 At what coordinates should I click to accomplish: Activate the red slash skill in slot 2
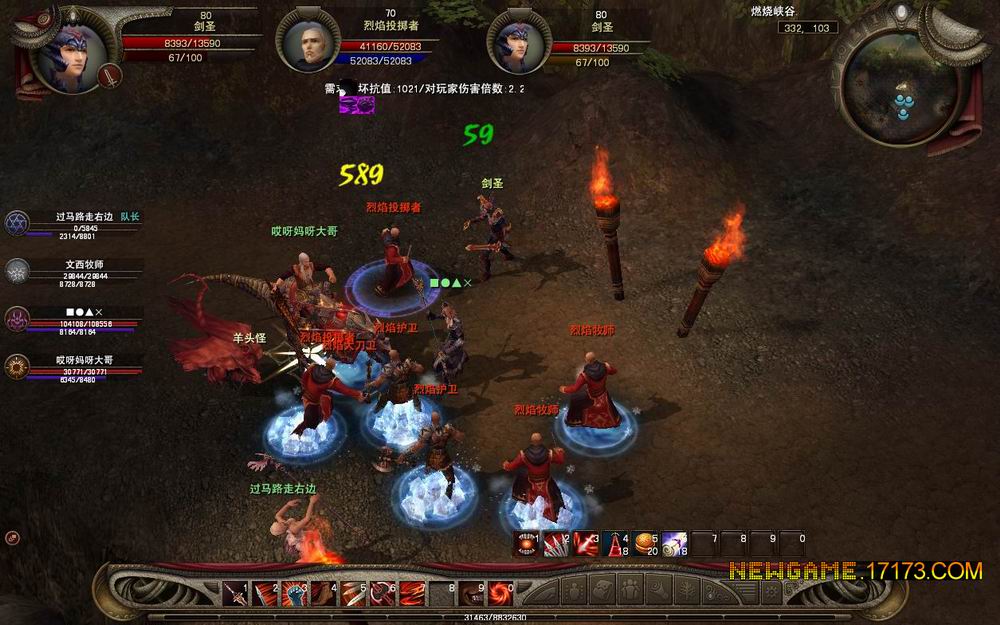click(x=266, y=592)
